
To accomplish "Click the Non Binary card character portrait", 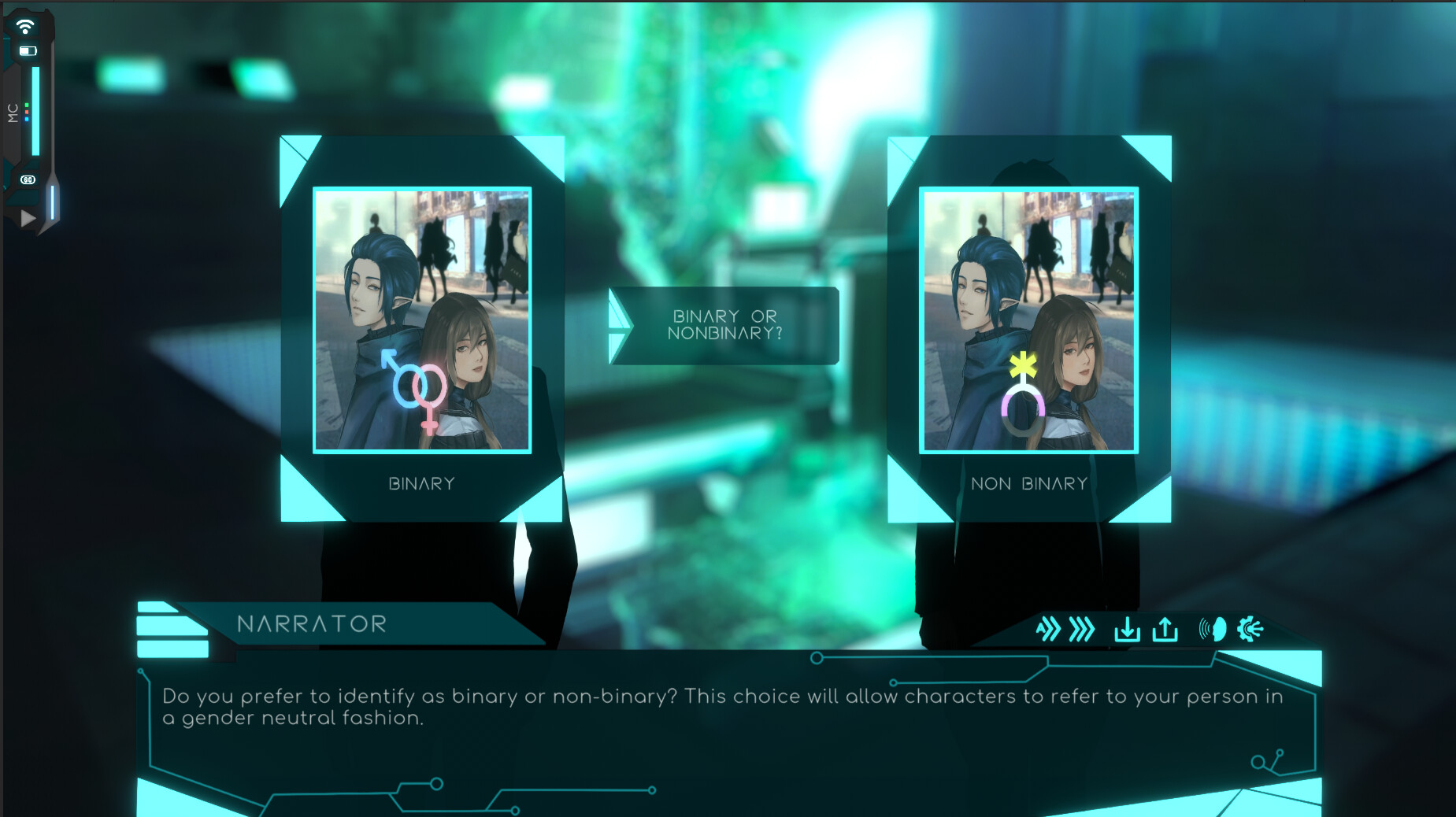I will click(1028, 319).
